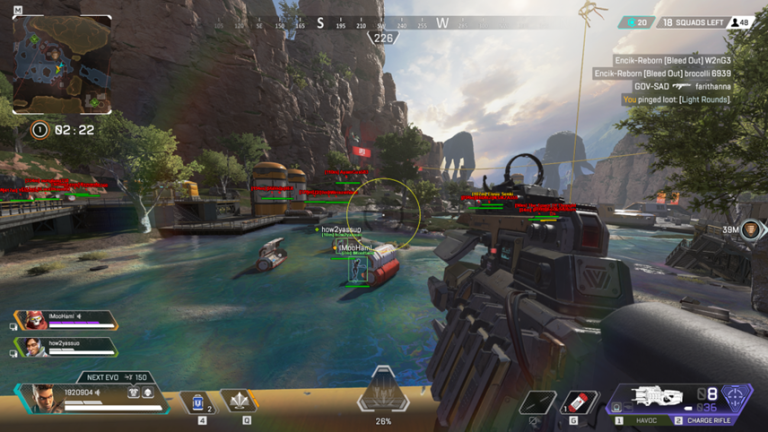Click the evo shield icon near Next Evo
This screenshot has height=432, width=768.
[x=132, y=392]
